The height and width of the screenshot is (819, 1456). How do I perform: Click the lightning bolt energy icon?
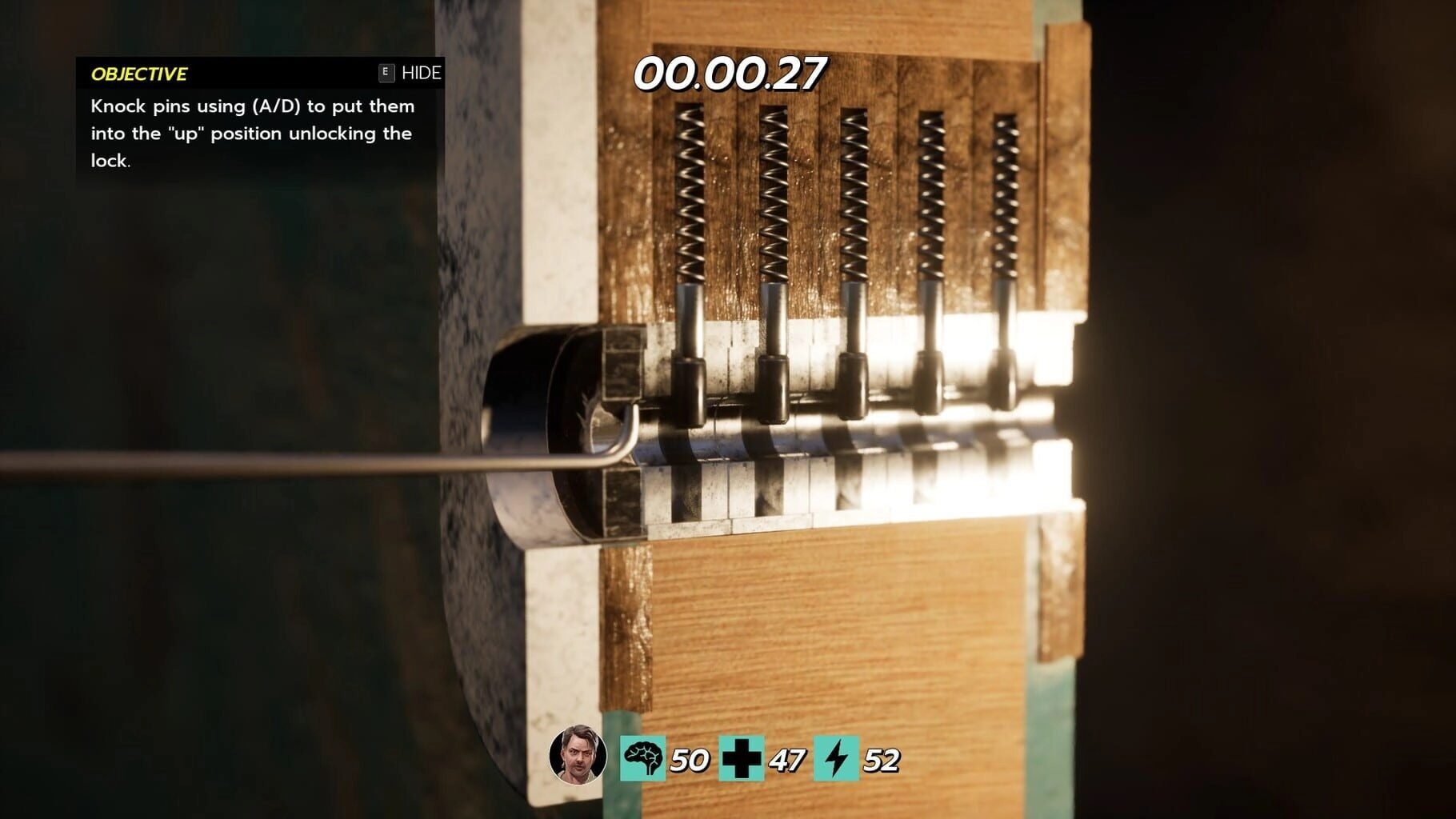click(836, 758)
